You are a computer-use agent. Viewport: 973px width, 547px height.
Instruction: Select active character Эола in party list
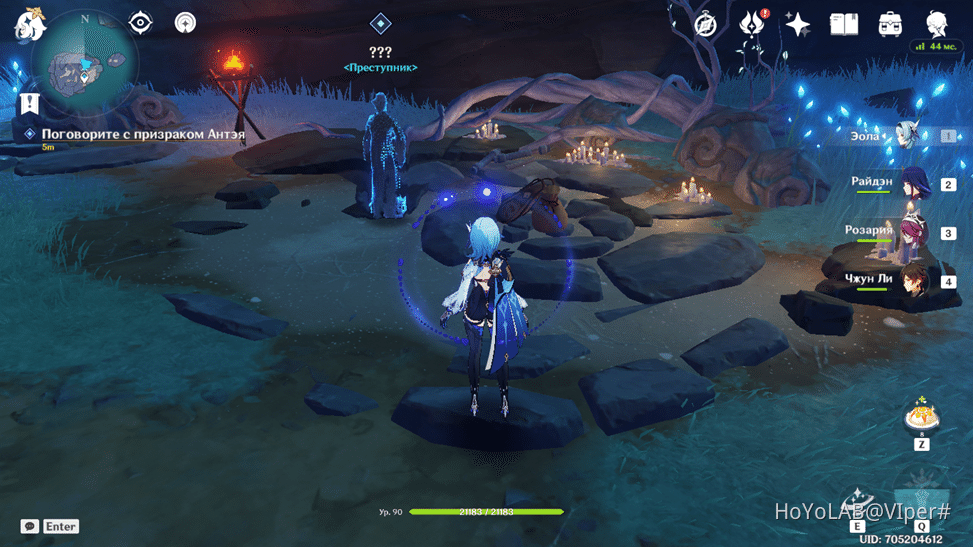coord(907,136)
